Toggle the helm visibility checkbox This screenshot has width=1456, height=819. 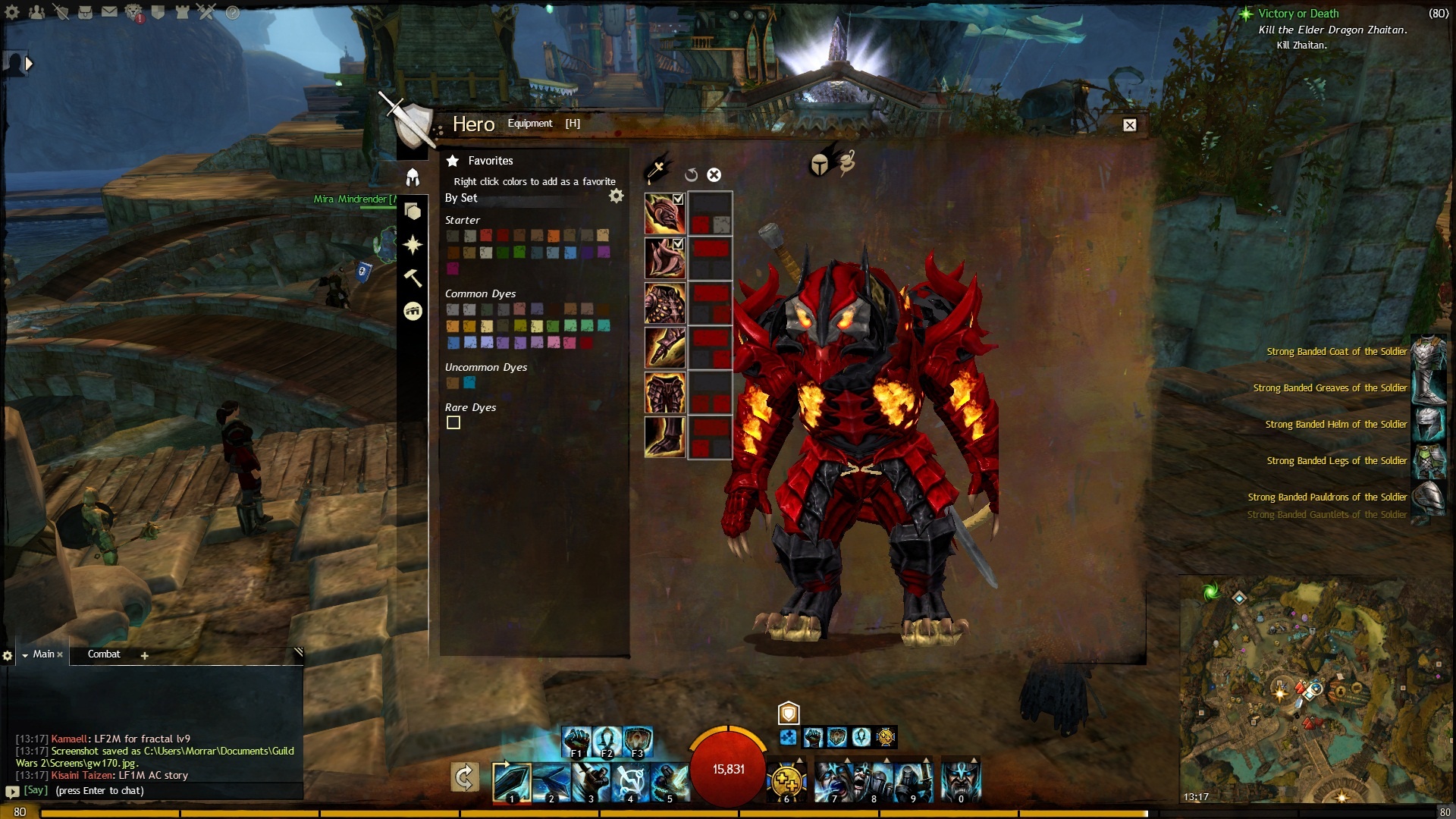click(x=678, y=199)
